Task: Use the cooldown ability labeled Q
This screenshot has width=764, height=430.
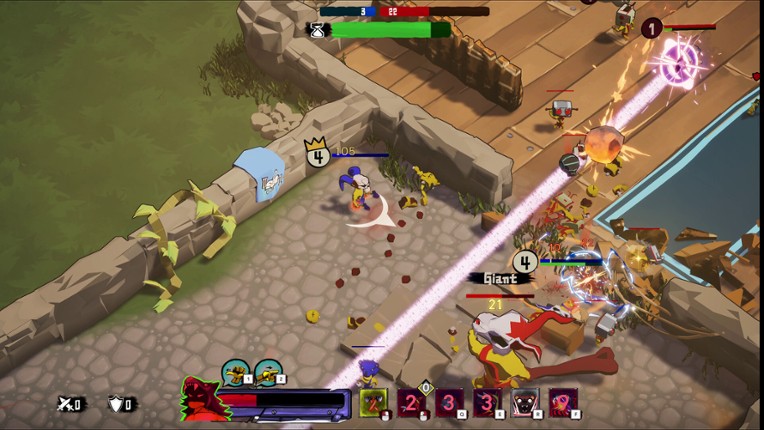Action: (449, 403)
